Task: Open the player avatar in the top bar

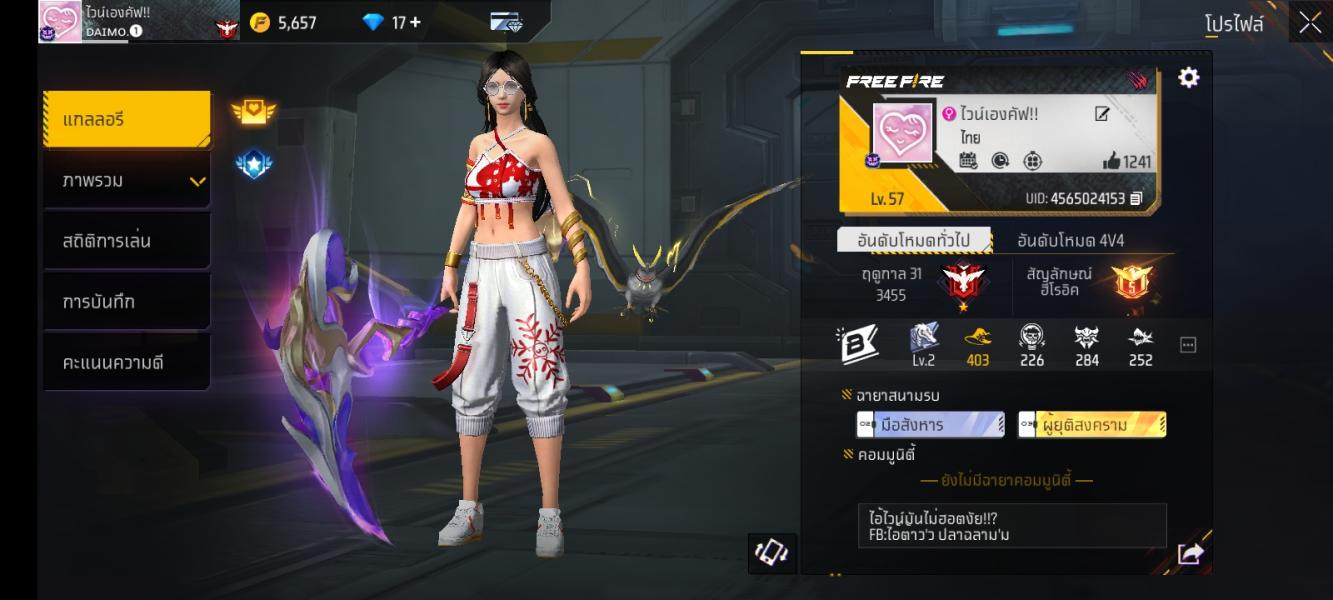Action: pos(60,21)
